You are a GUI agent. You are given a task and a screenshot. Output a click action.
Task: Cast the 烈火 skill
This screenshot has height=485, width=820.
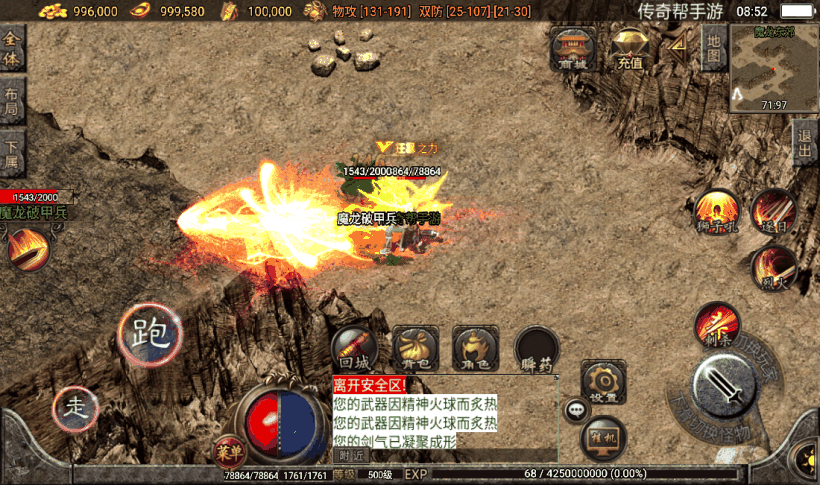click(773, 268)
